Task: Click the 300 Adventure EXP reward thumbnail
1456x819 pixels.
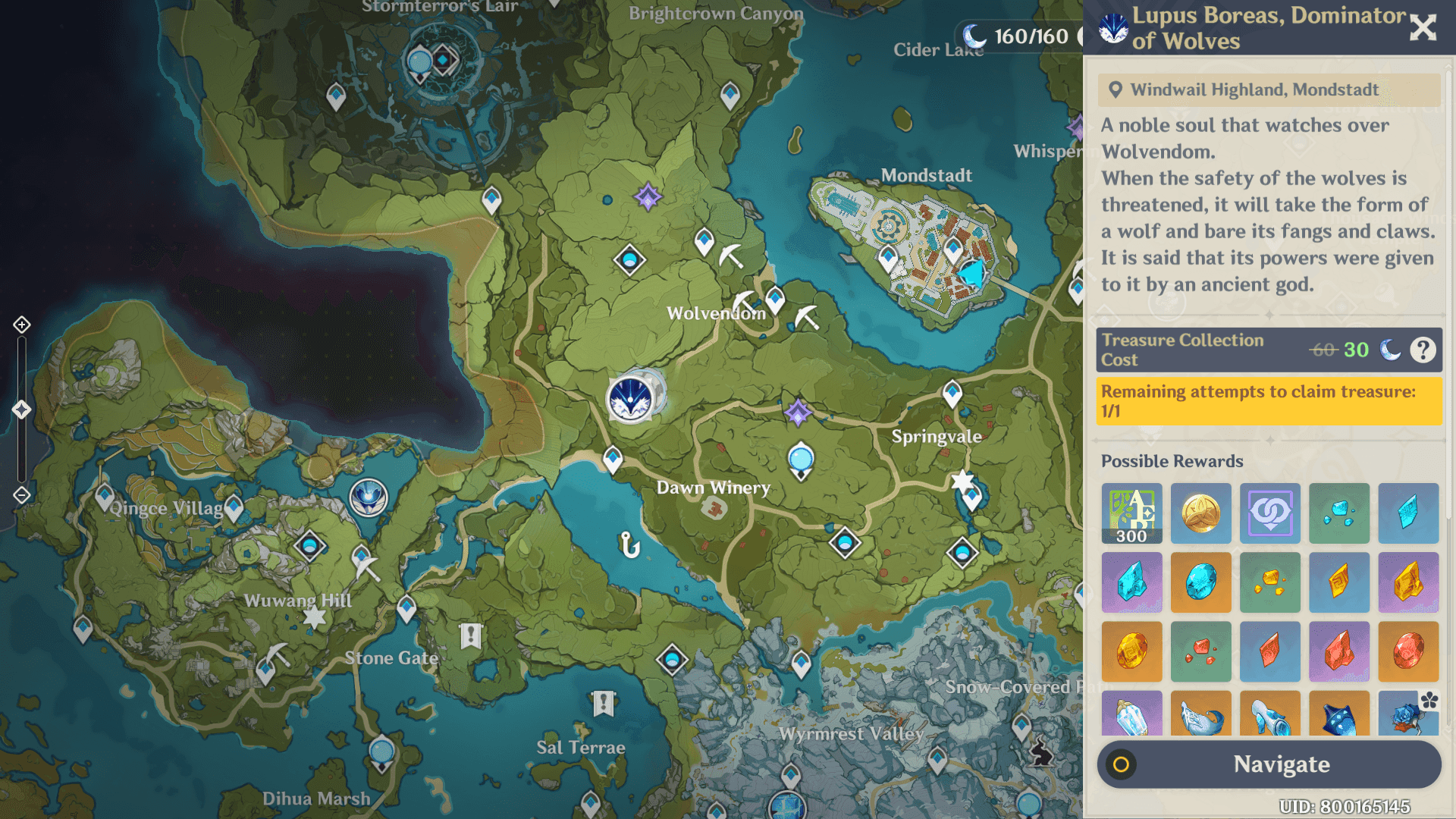Action: (1131, 513)
